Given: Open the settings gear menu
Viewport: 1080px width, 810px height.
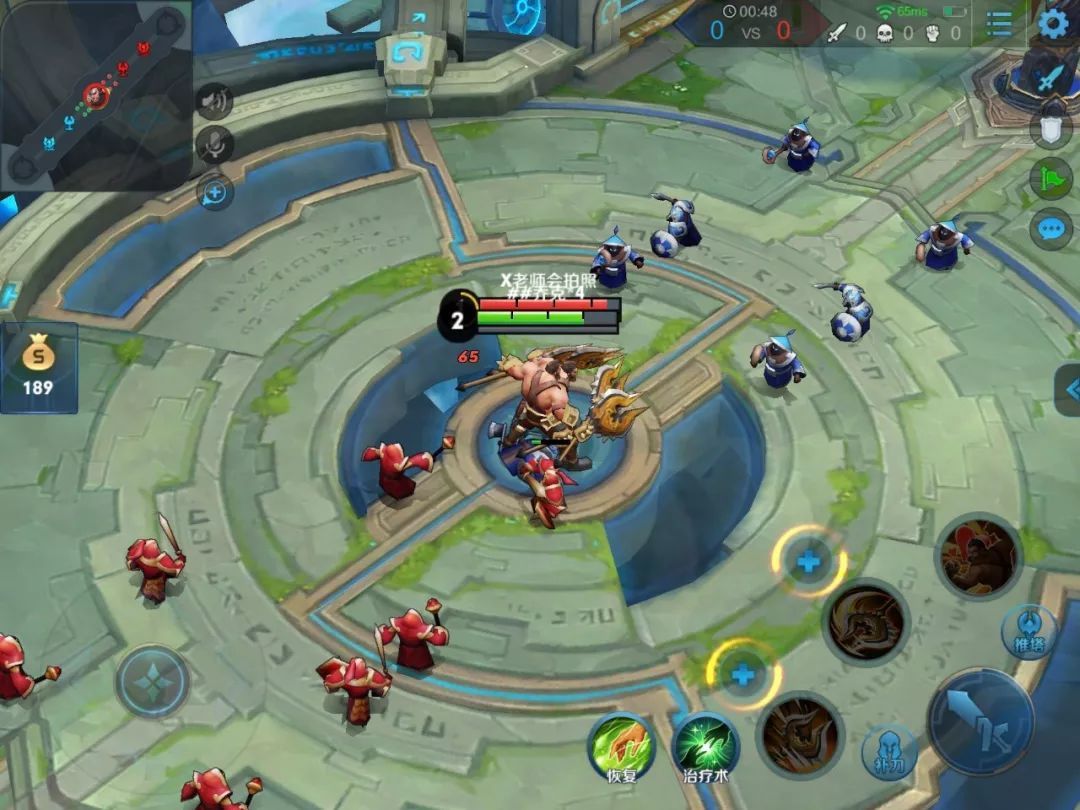Looking at the screenshot, I should tap(1053, 22).
